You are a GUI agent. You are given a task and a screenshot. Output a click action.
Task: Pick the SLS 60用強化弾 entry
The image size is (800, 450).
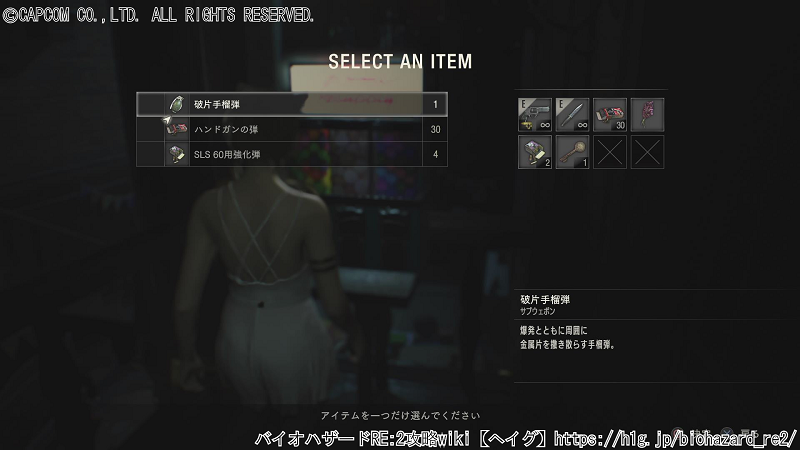click(x=292, y=154)
